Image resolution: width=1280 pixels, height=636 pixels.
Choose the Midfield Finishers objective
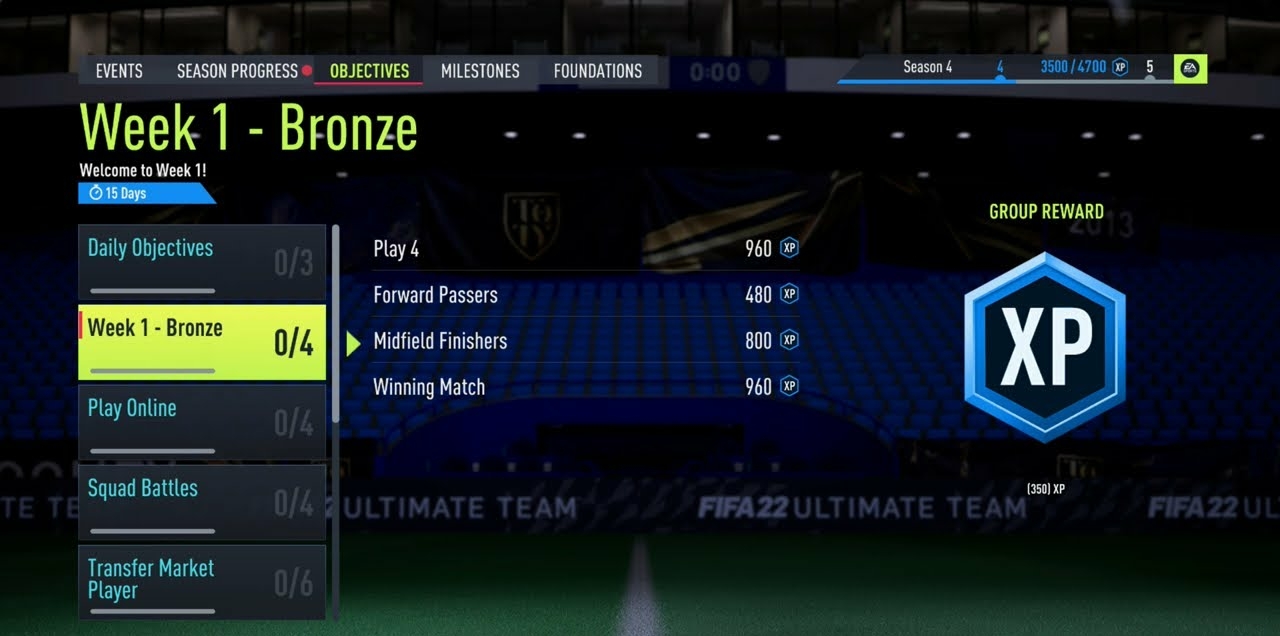click(585, 341)
